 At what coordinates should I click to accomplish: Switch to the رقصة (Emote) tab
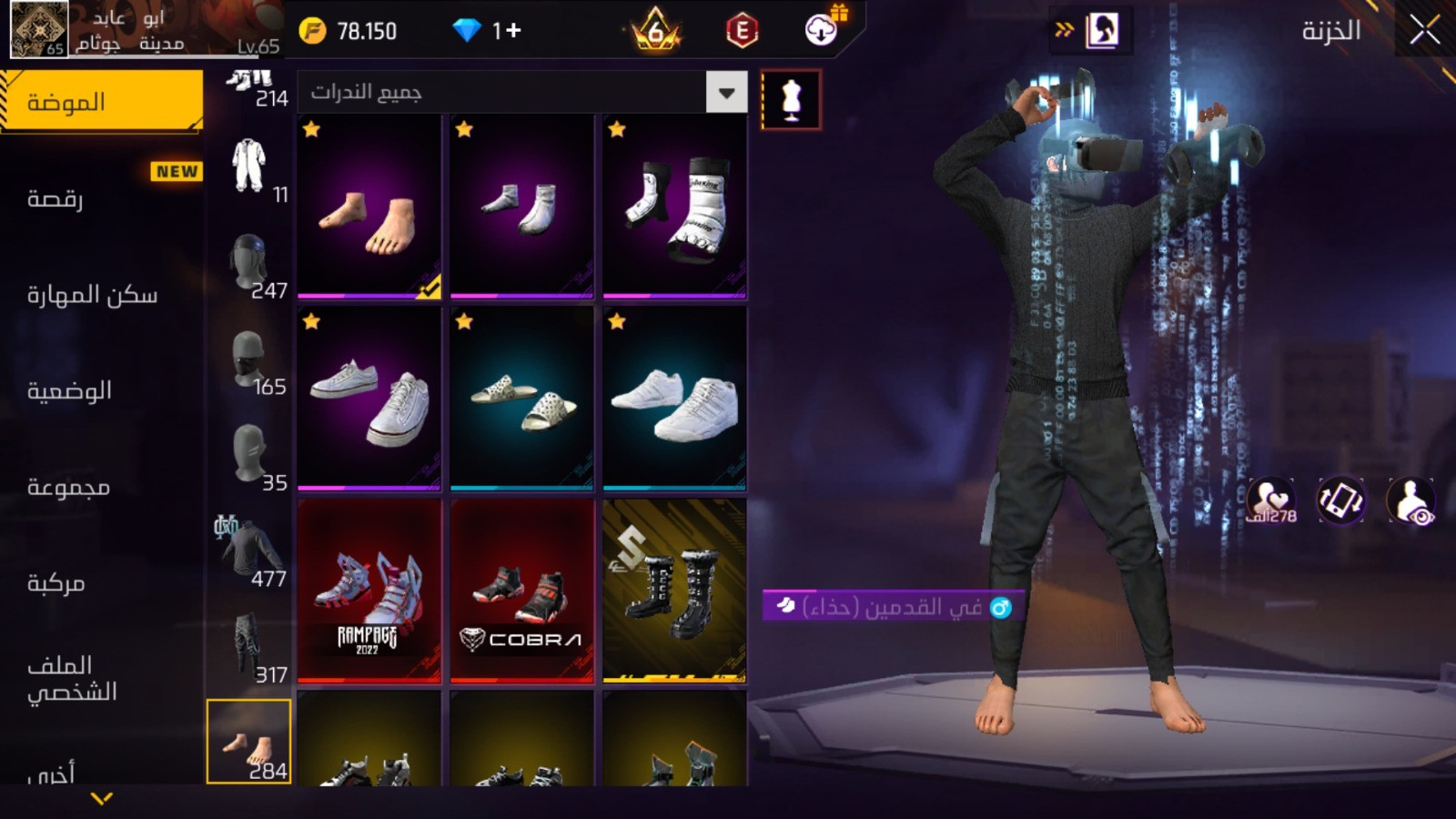tap(56, 198)
